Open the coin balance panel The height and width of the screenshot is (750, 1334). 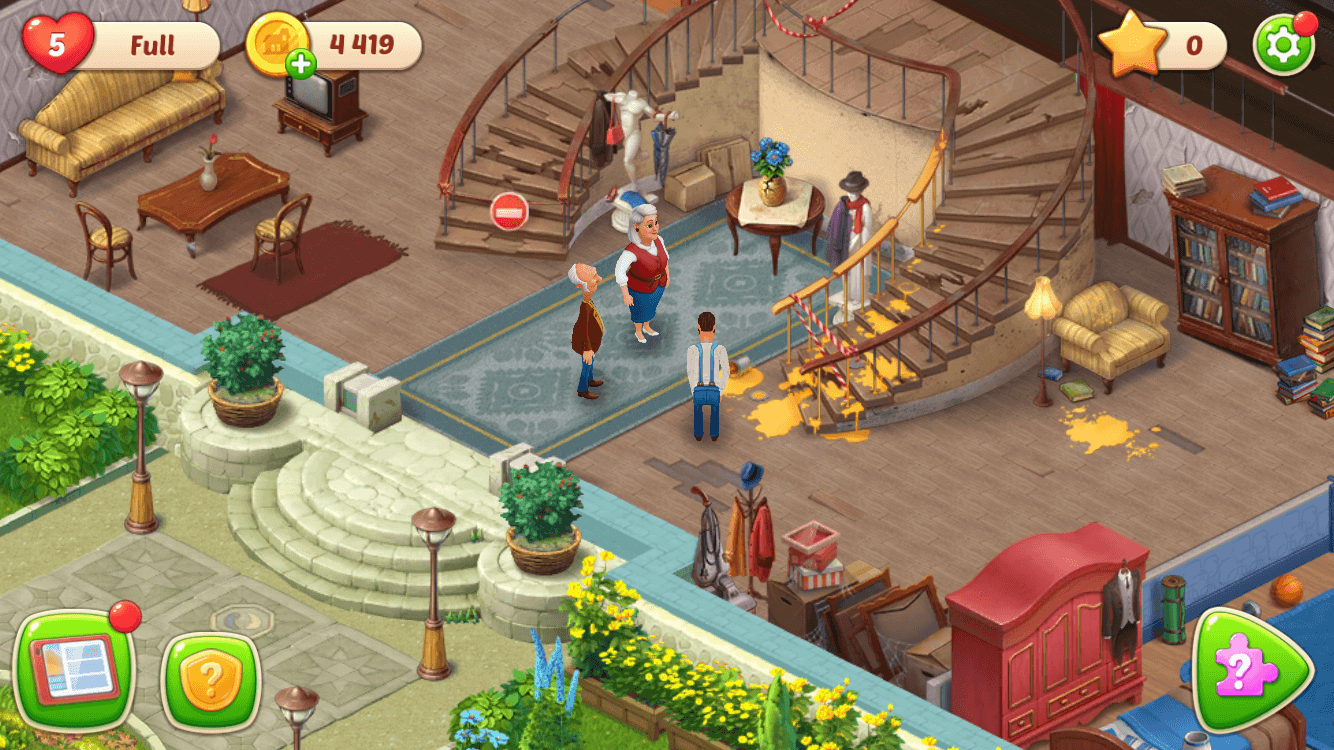click(x=360, y=44)
